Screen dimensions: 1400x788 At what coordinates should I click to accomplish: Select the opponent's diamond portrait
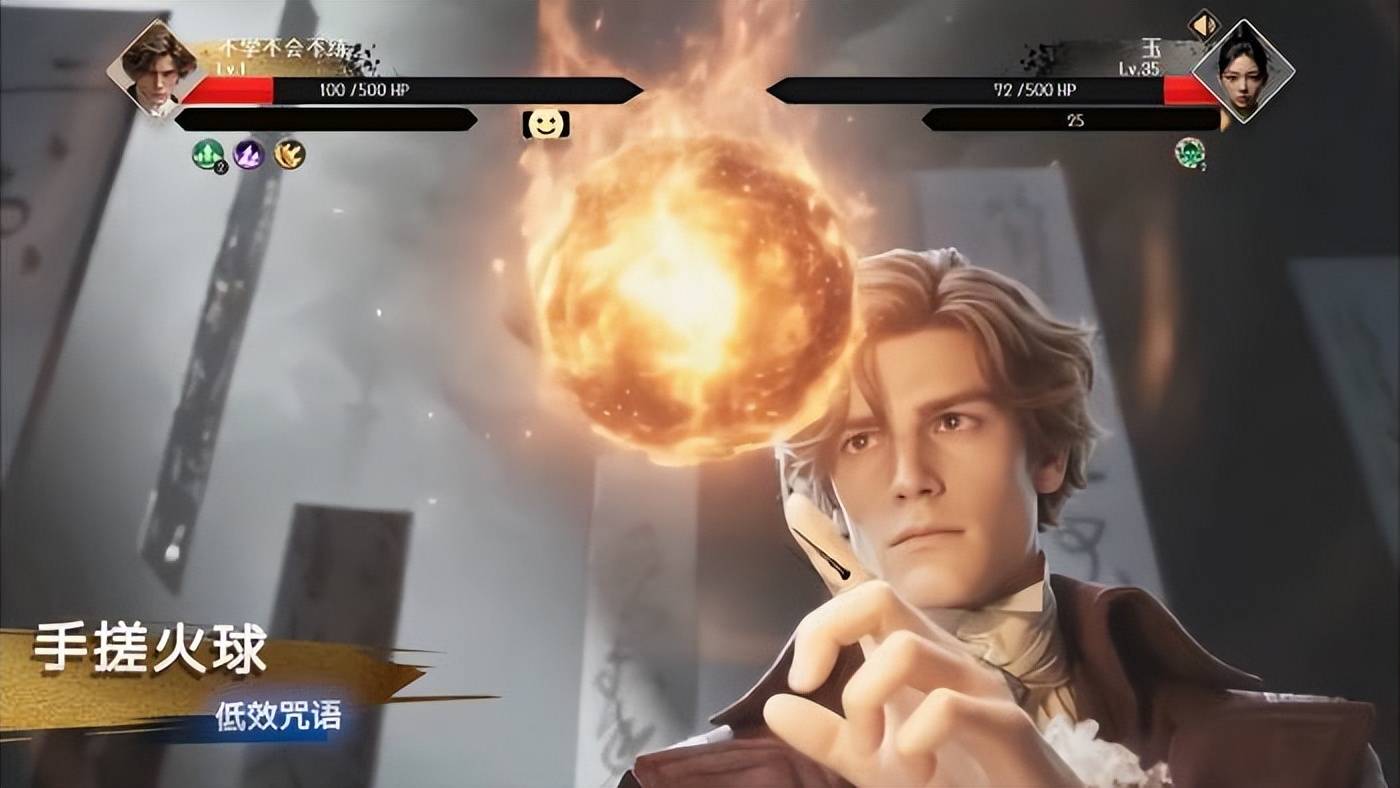[x=1243, y=70]
